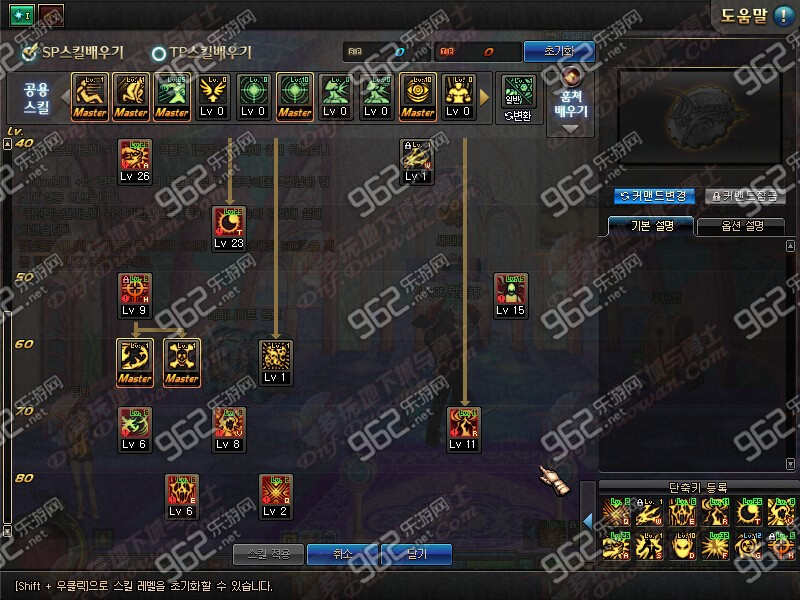Select the Lv 9 skill icon
This screenshot has height=600, width=800.
coord(135,295)
